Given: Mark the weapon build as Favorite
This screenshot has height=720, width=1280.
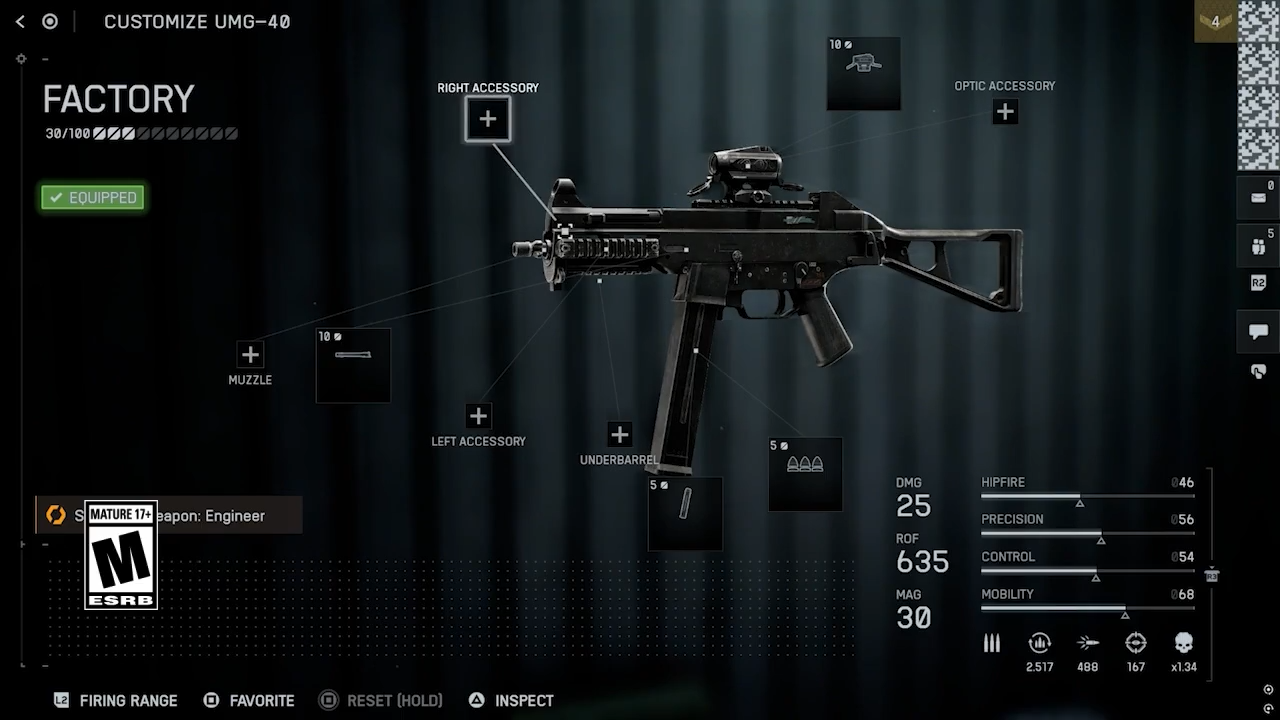Looking at the screenshot, I should pyautogui.click(x=249, y=701).
